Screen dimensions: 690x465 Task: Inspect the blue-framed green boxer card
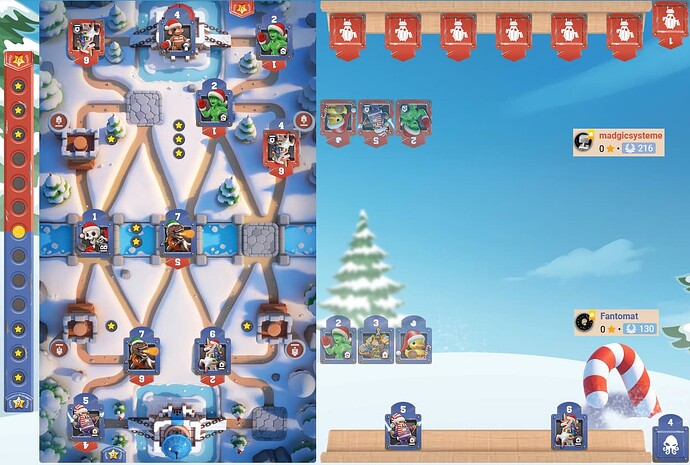pyautogui.click(x=338, y=340)
